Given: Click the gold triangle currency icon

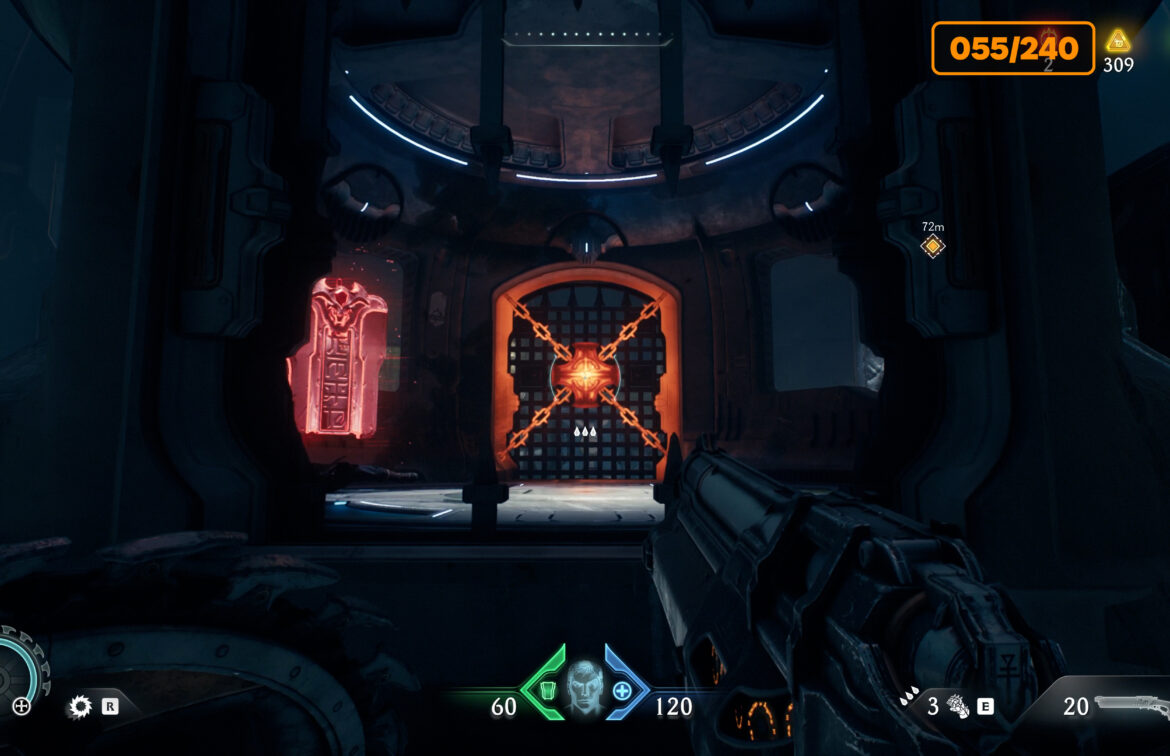Looking at the screenshot, I should coord(1117,41).
